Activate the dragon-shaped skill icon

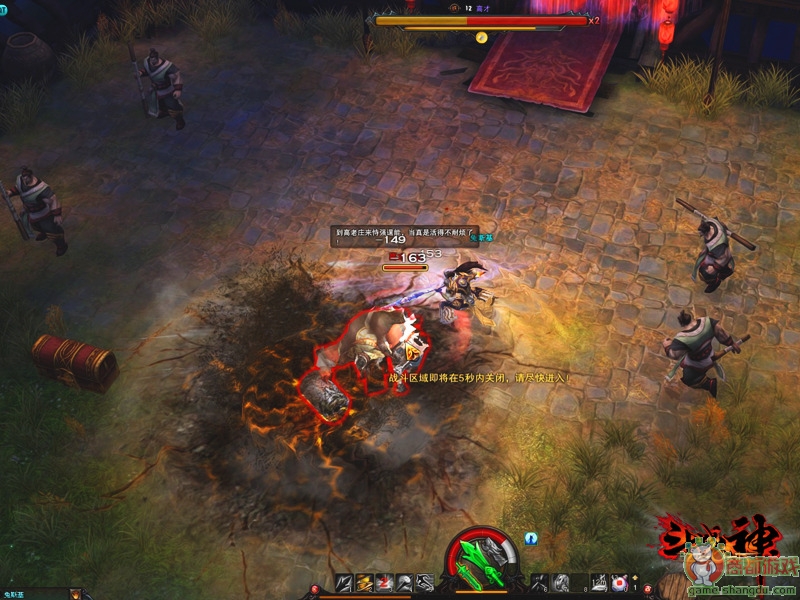tap(424, 582)
